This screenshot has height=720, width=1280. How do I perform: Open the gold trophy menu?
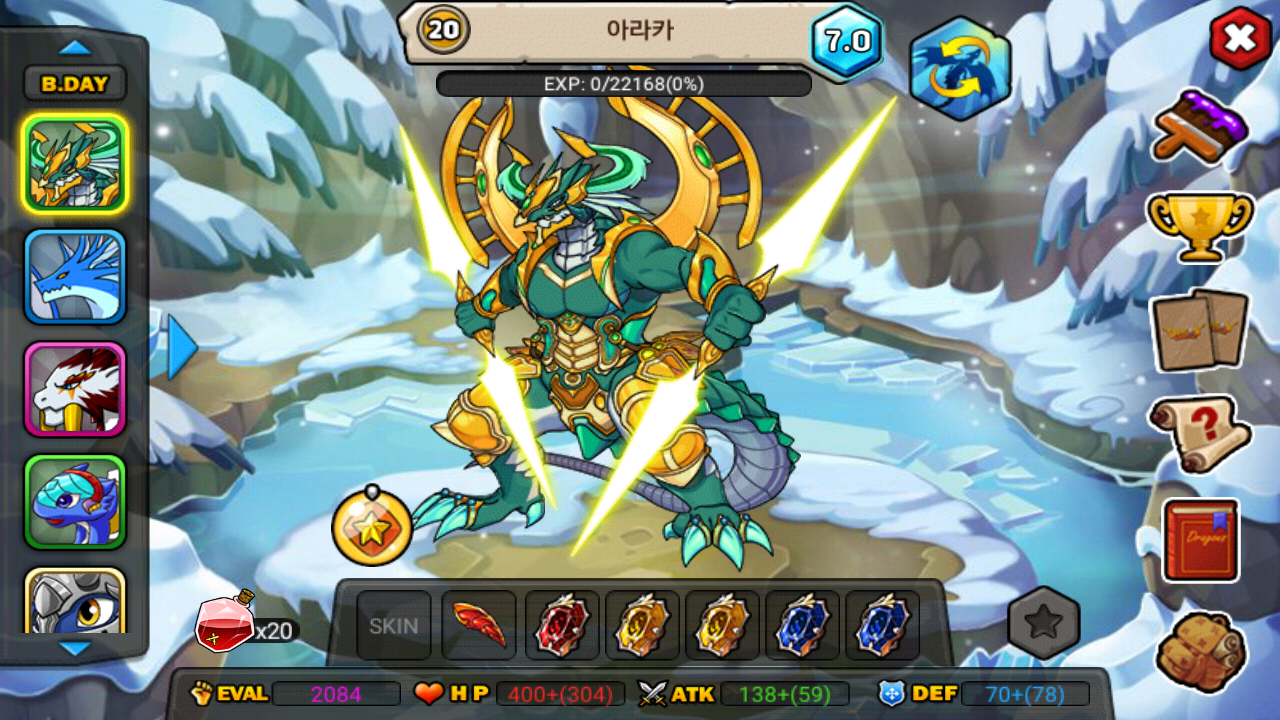[1200, 225]
